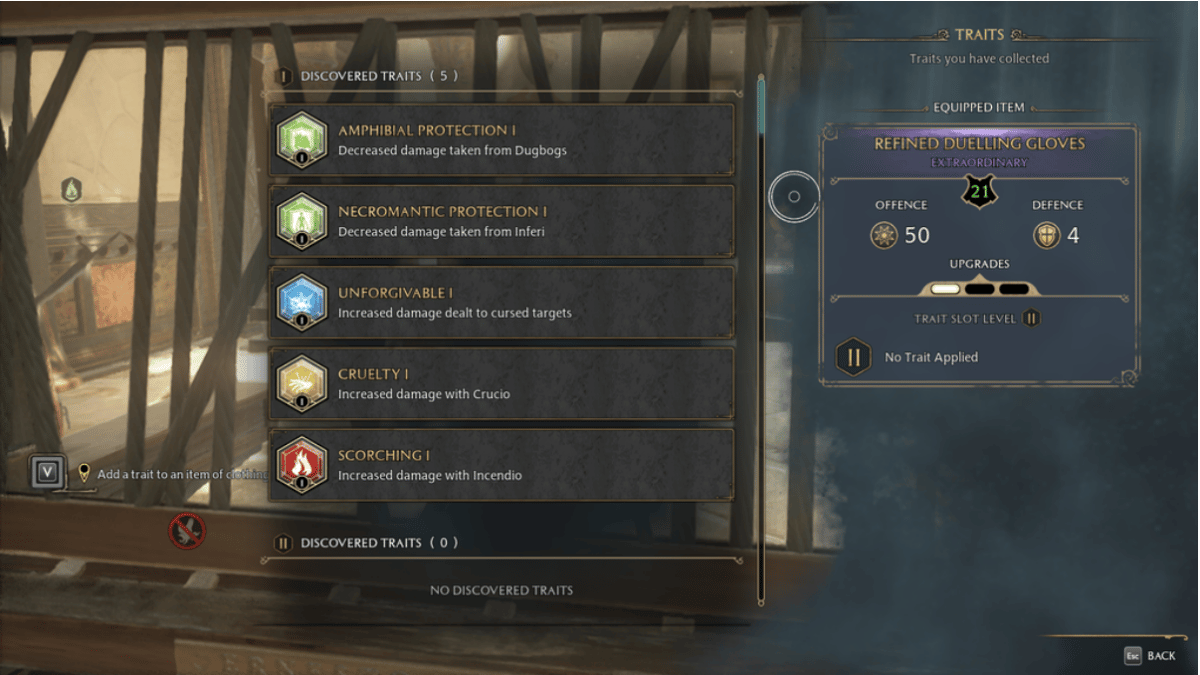Apply the Scorching I trait

pyautogui.click(x=501, y=464)
